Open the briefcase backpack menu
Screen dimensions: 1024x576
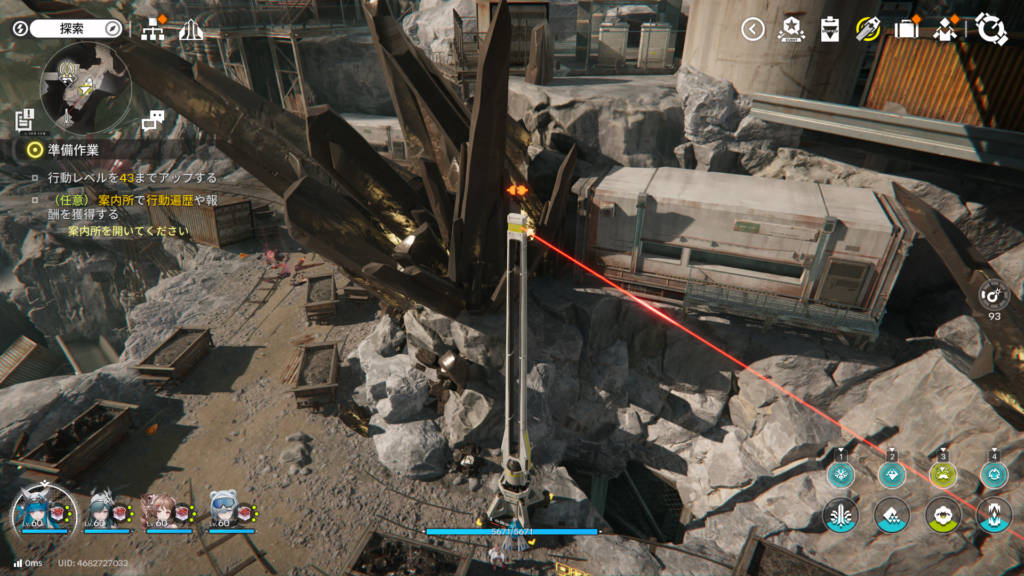tap(906, 28)
